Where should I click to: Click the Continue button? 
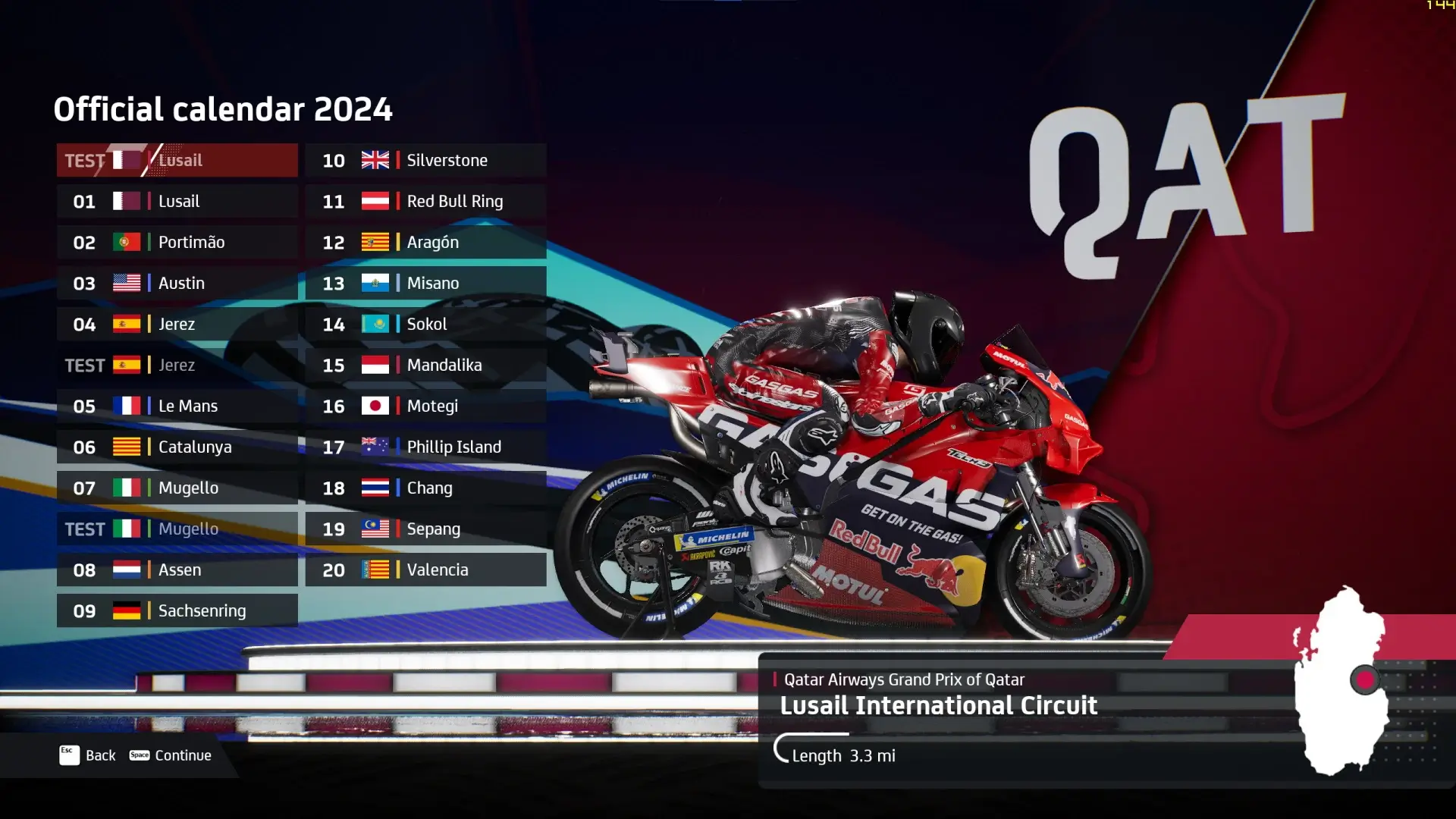(182, 755)
